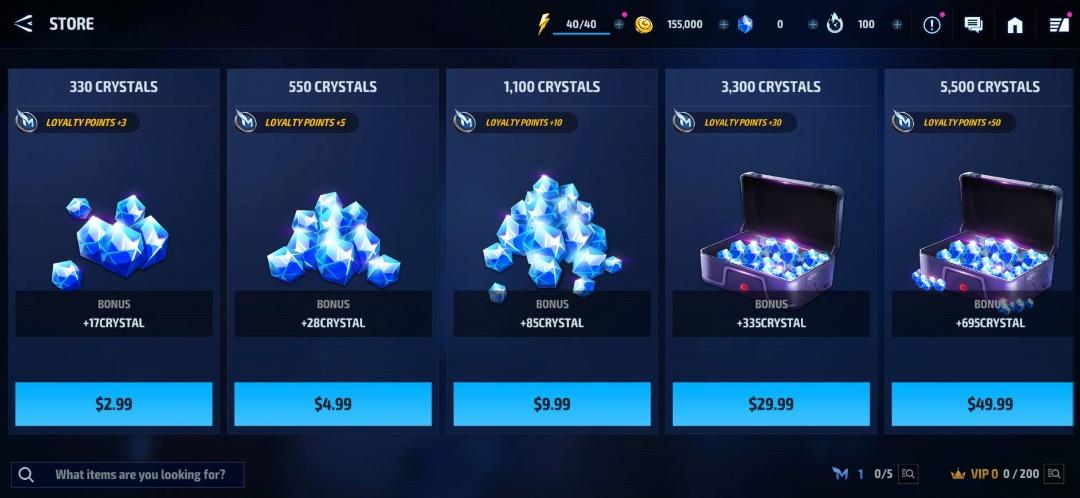Buy 5,500 Crystals for $49.99

pyautogui.click(x=990, y=404)
